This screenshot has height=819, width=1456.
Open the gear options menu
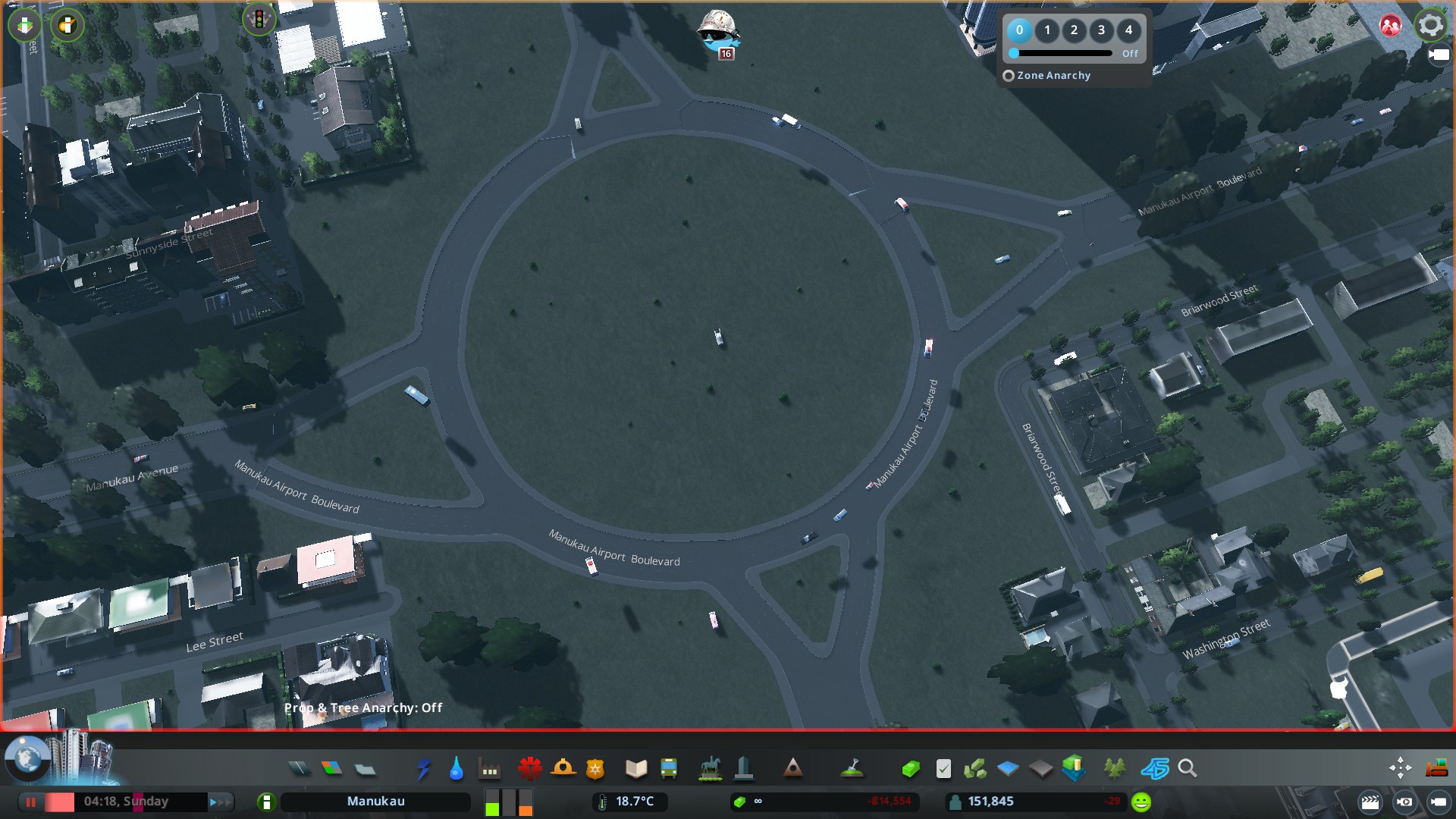1430,25
